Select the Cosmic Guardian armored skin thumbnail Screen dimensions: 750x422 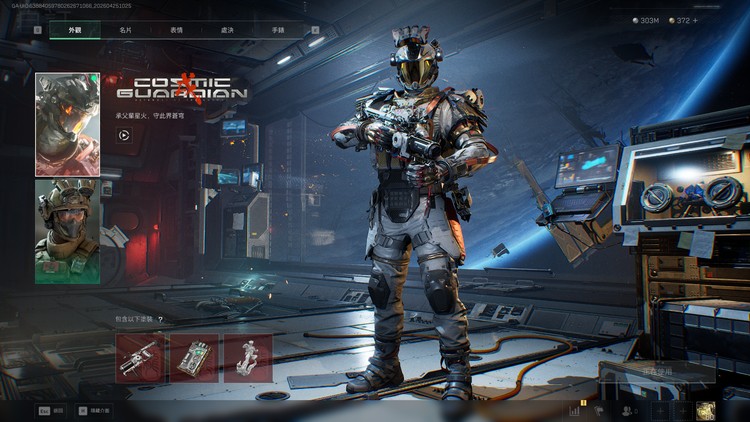(67, 124)
